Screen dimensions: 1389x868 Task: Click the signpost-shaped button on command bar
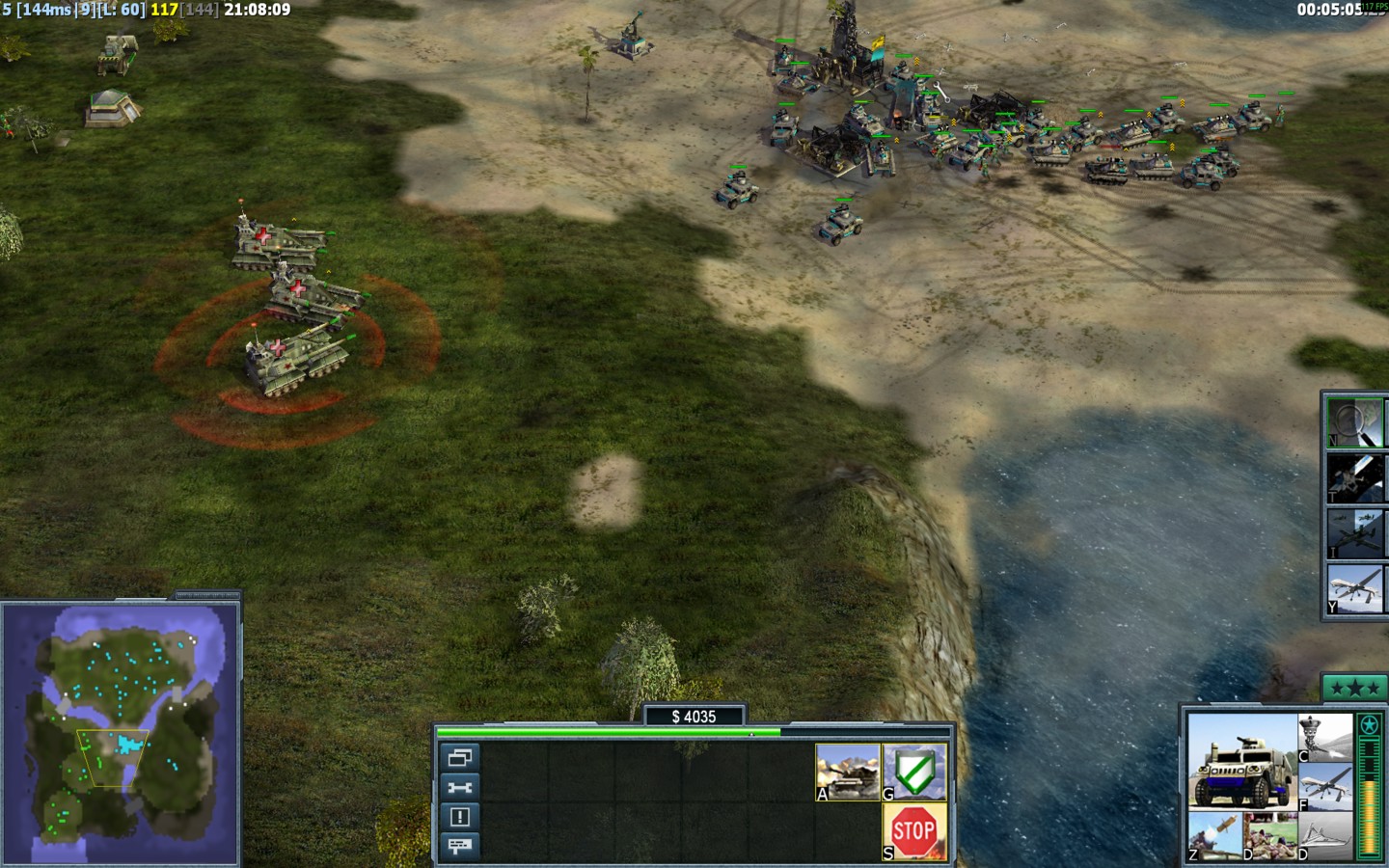(x=459, y=846)
